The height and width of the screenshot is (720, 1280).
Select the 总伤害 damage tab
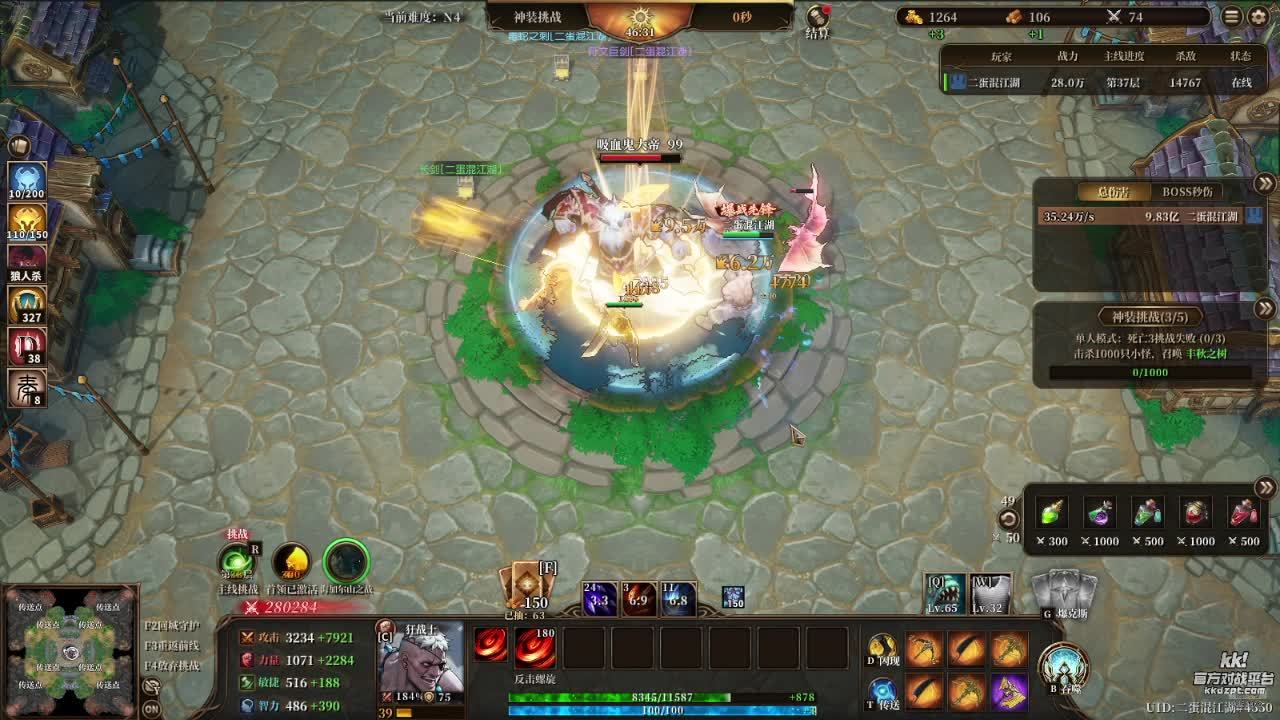click(x=1114, y=192)
